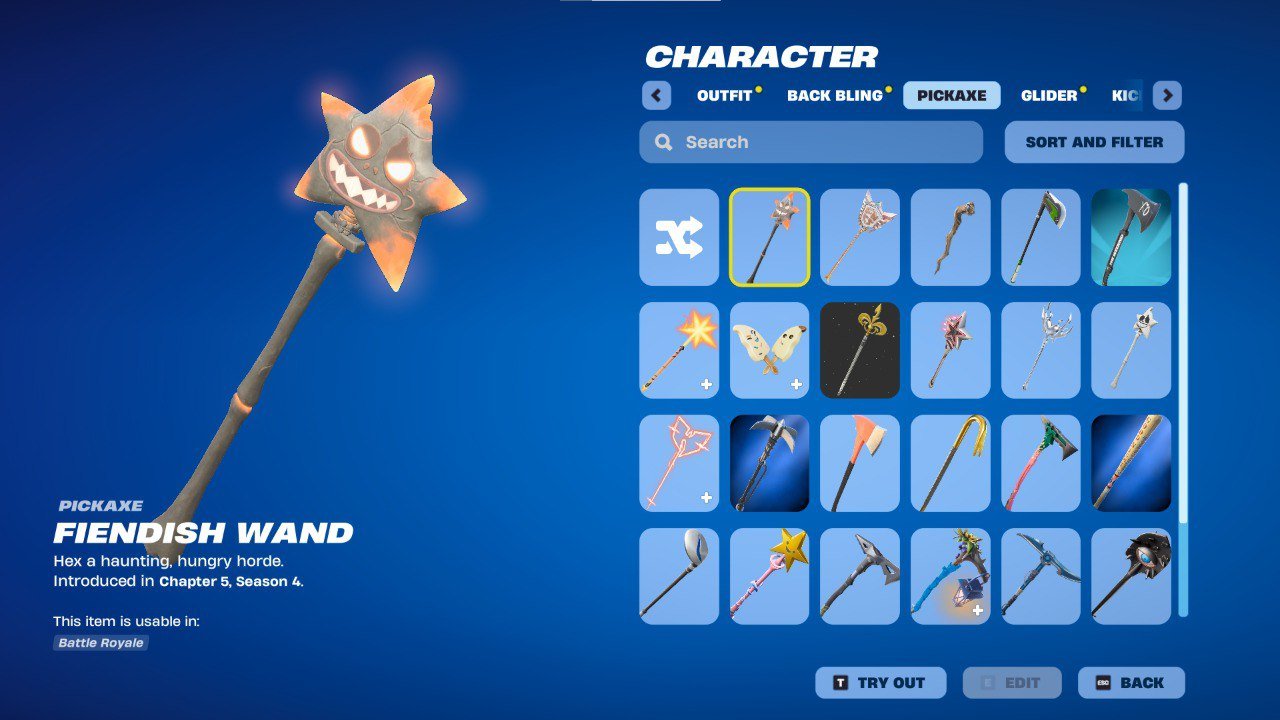1280x720 pixels.
Task: Click inside the Search field
Action: coord(810,141)
